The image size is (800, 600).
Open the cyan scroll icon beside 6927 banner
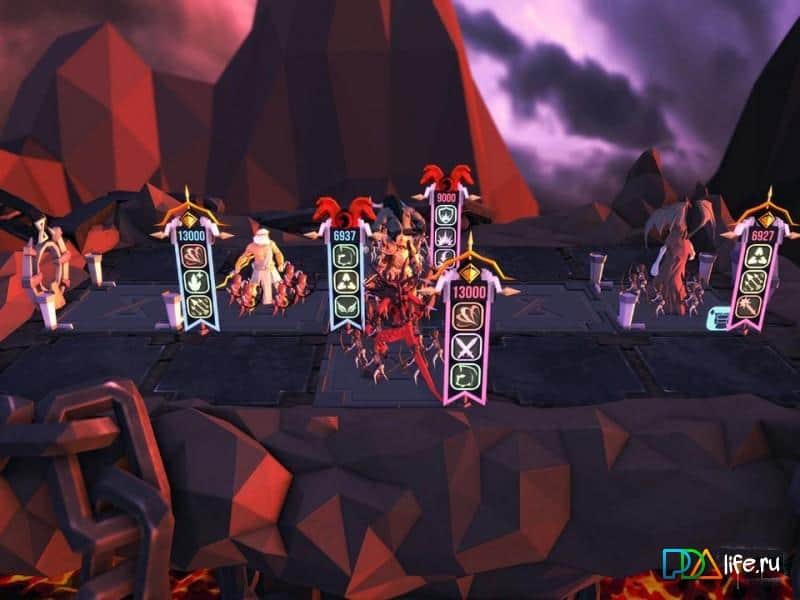pos(717,317)
